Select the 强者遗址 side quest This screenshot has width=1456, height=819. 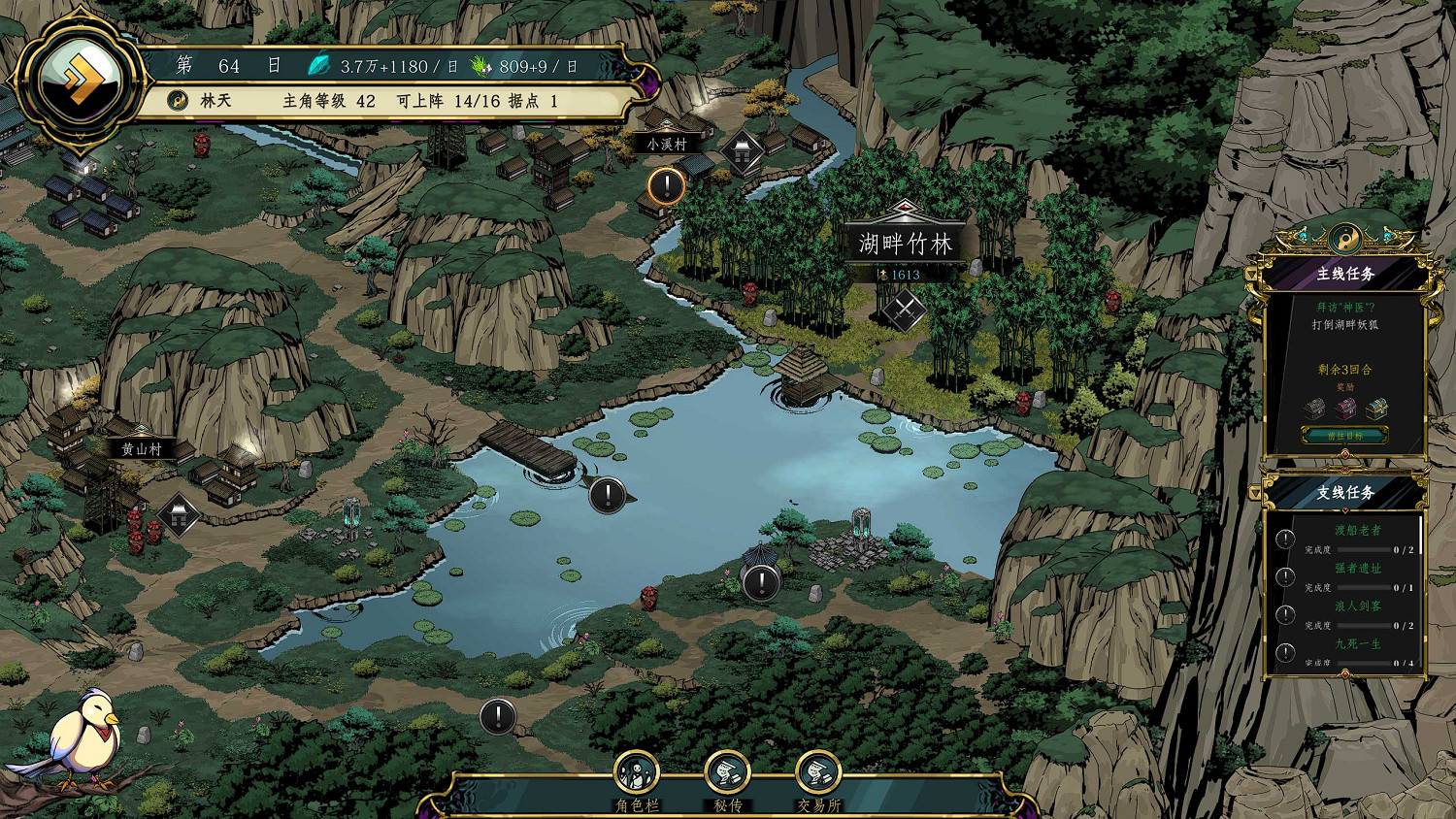click(x=1357, y=569)
